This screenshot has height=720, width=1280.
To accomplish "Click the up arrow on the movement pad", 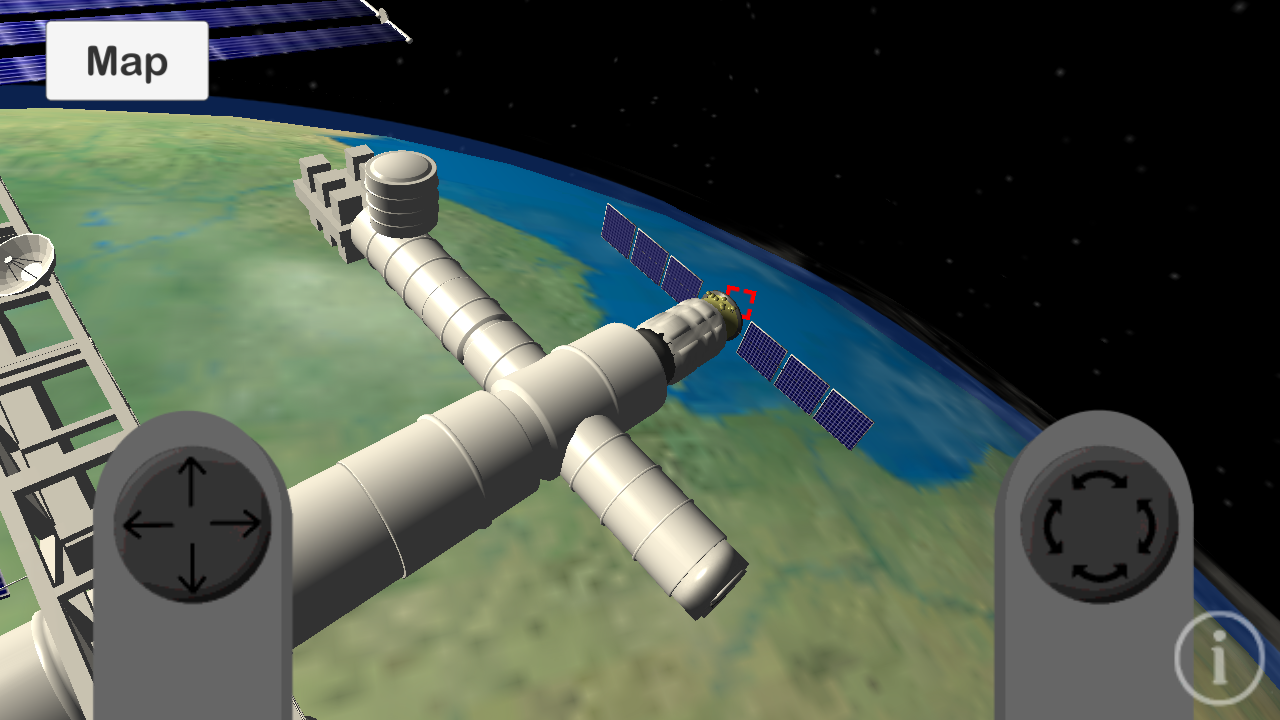I will pos(189,470).
